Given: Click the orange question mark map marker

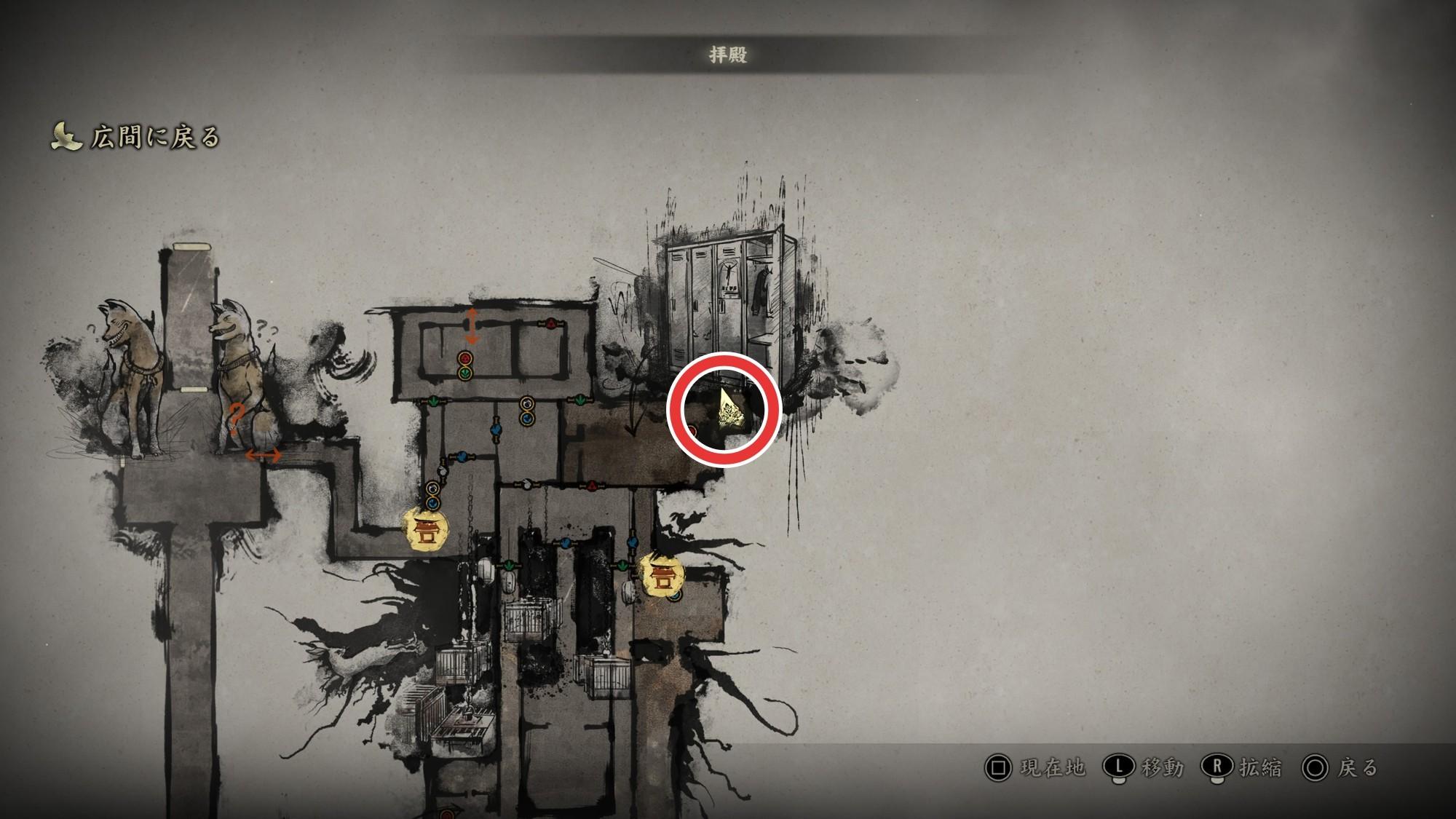Looking at the screenshot, I should tap(235, 419).
